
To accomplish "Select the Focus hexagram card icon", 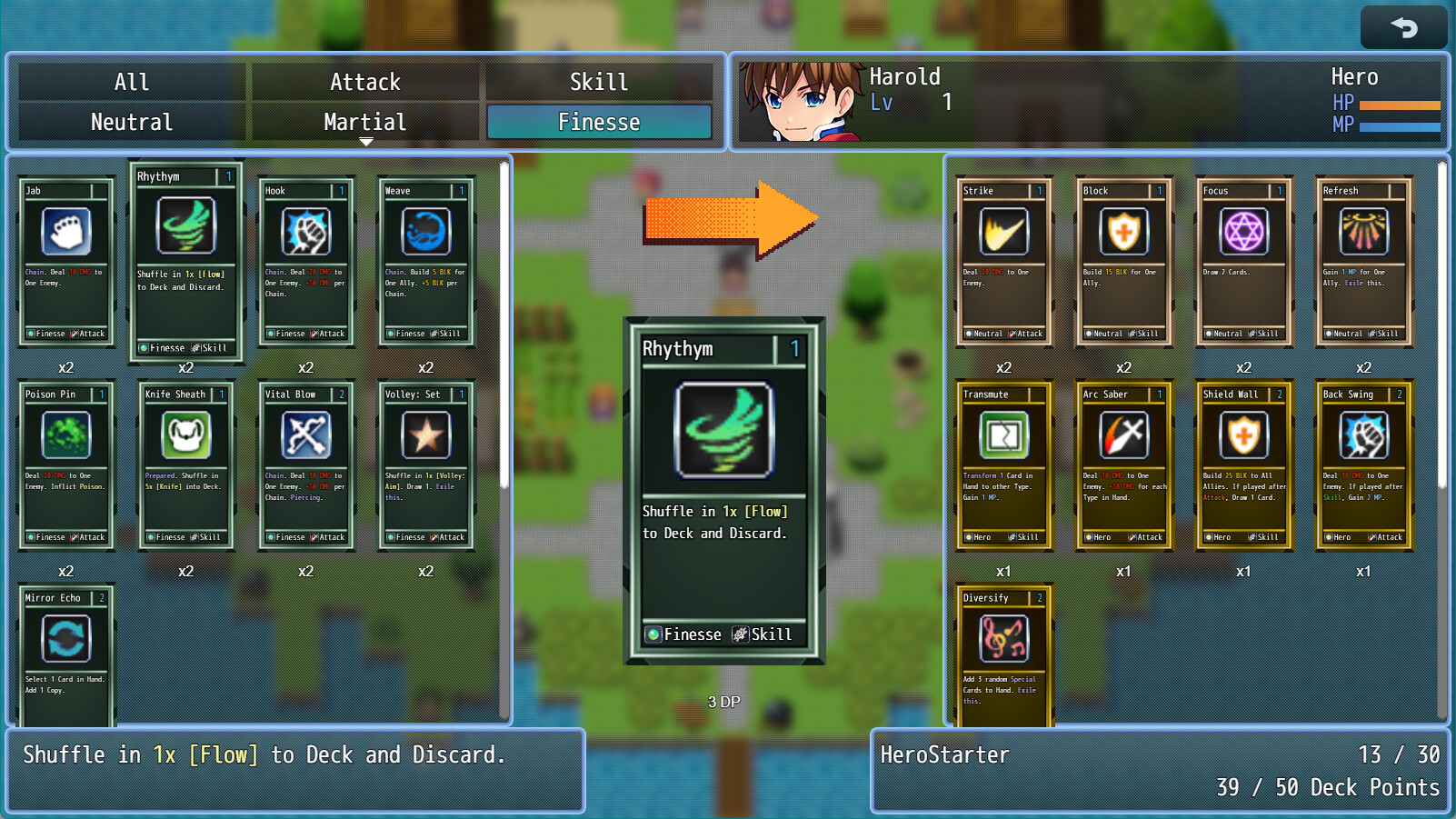I will point(1242,231).
